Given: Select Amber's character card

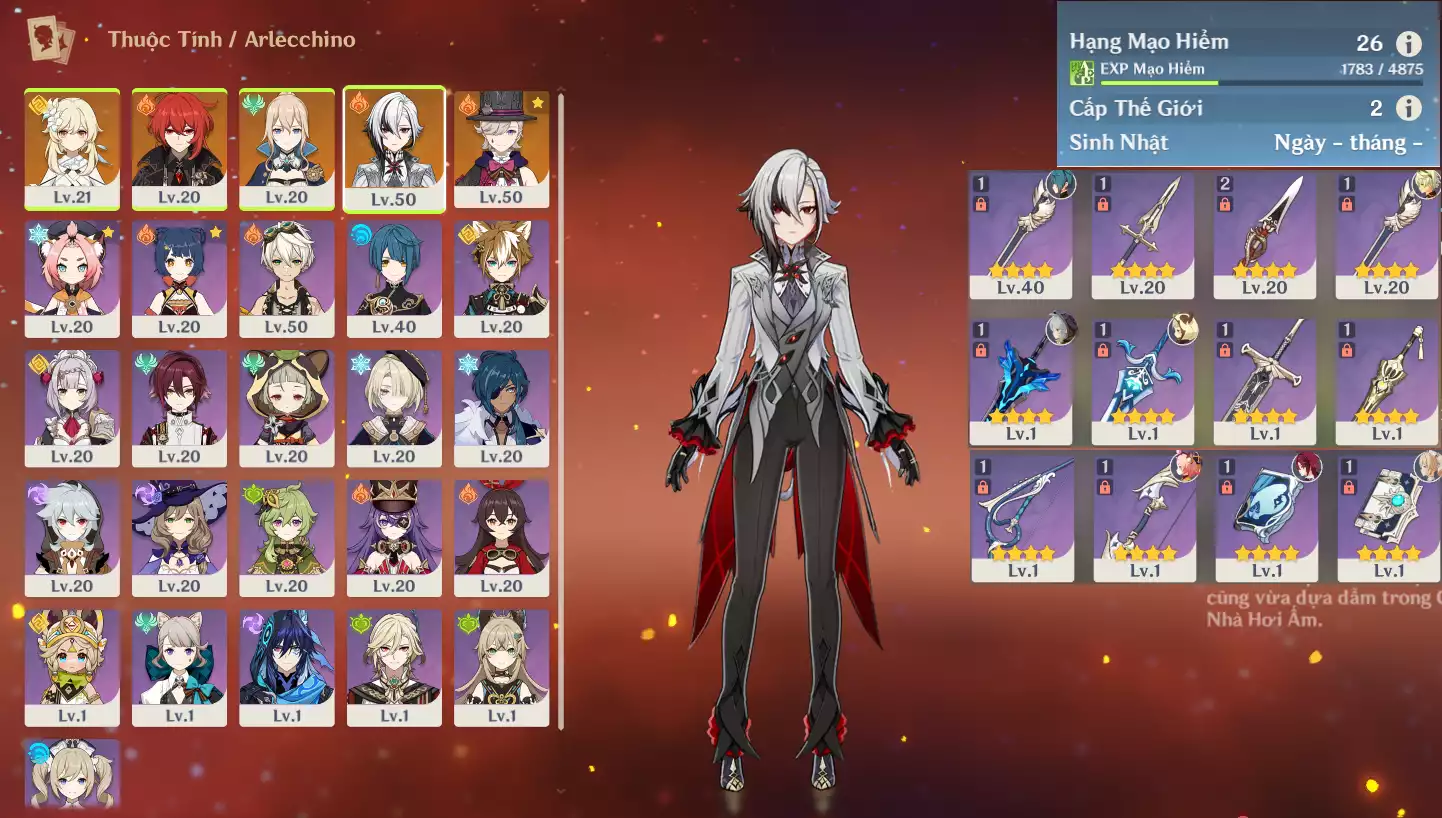Looking at the screenshot, I should (501, 537).
